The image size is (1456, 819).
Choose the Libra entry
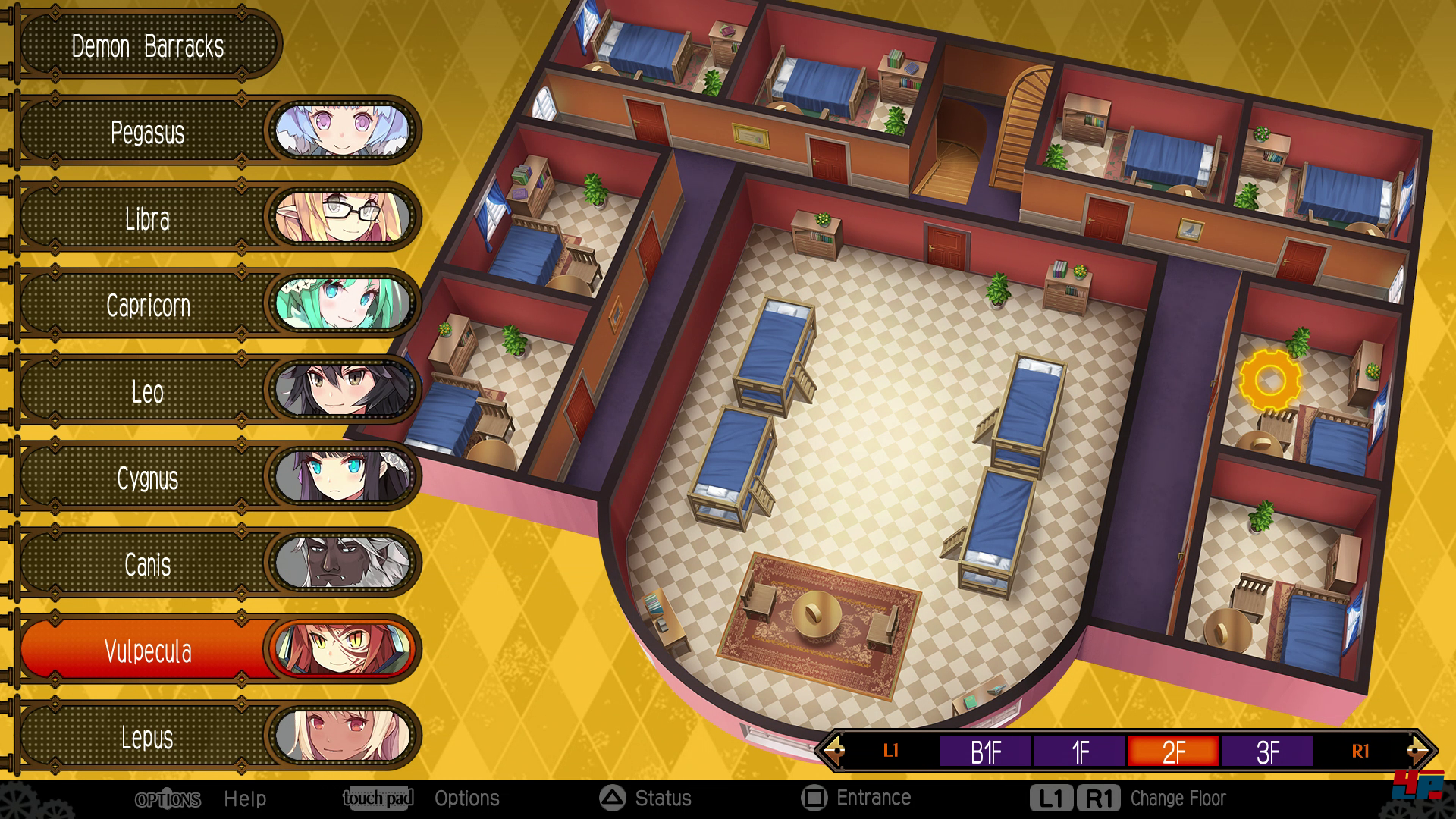pyautogui.click(x=148, y=219)
